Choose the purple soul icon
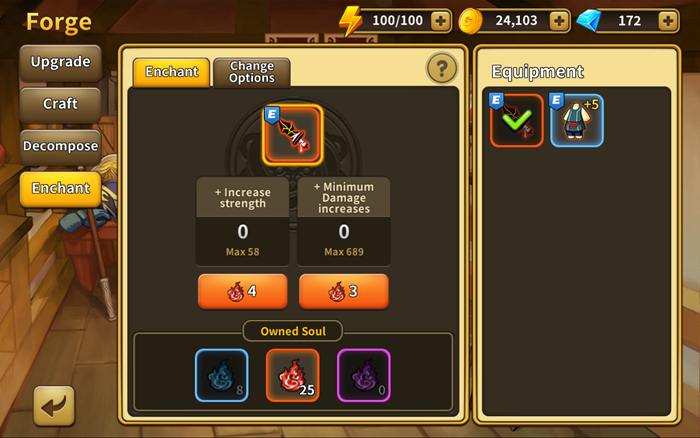 coord(363,375)
